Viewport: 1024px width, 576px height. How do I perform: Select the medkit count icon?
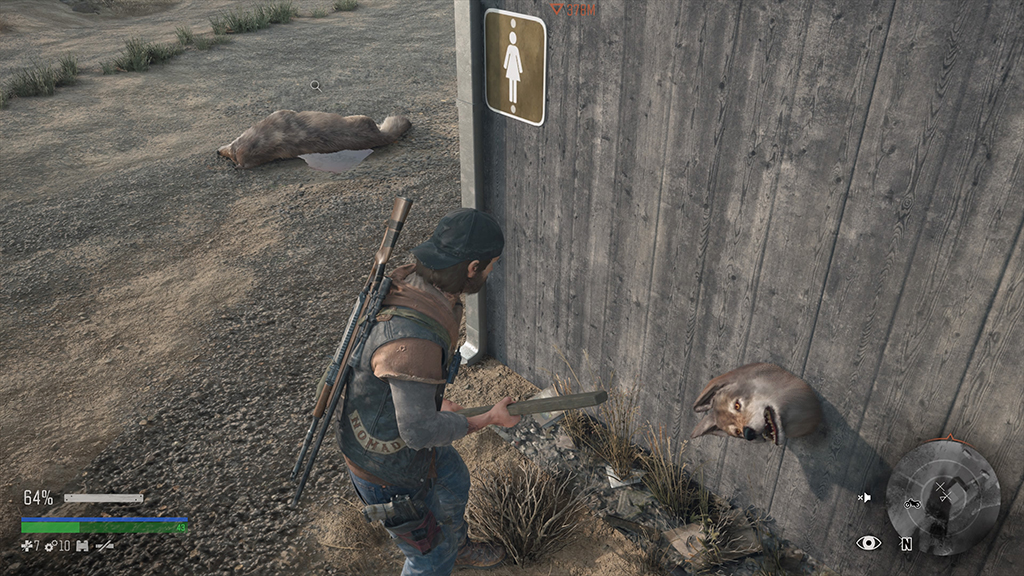point(27,545)
